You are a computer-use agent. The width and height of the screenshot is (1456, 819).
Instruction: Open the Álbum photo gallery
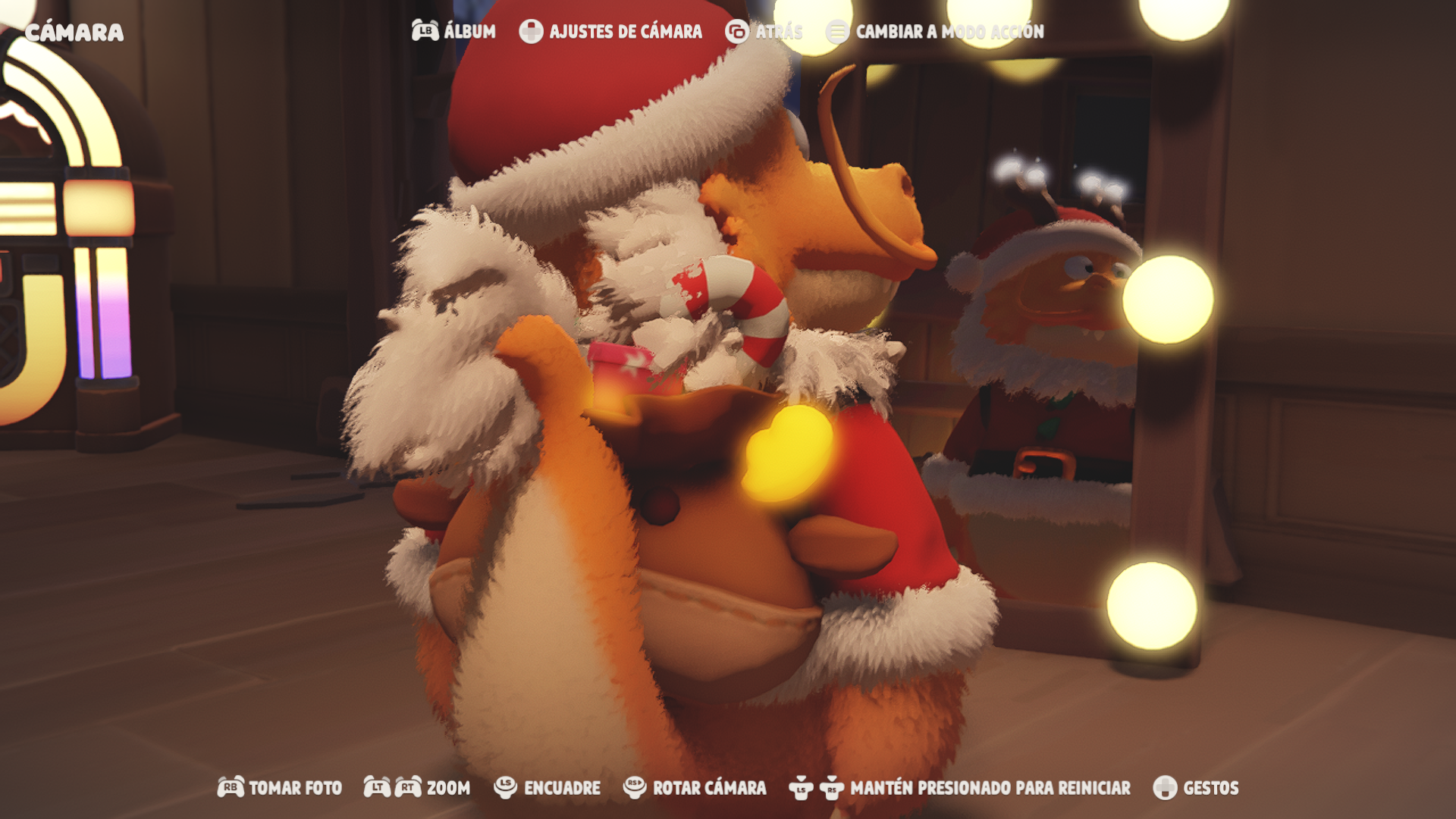click(x=454, y=31)
